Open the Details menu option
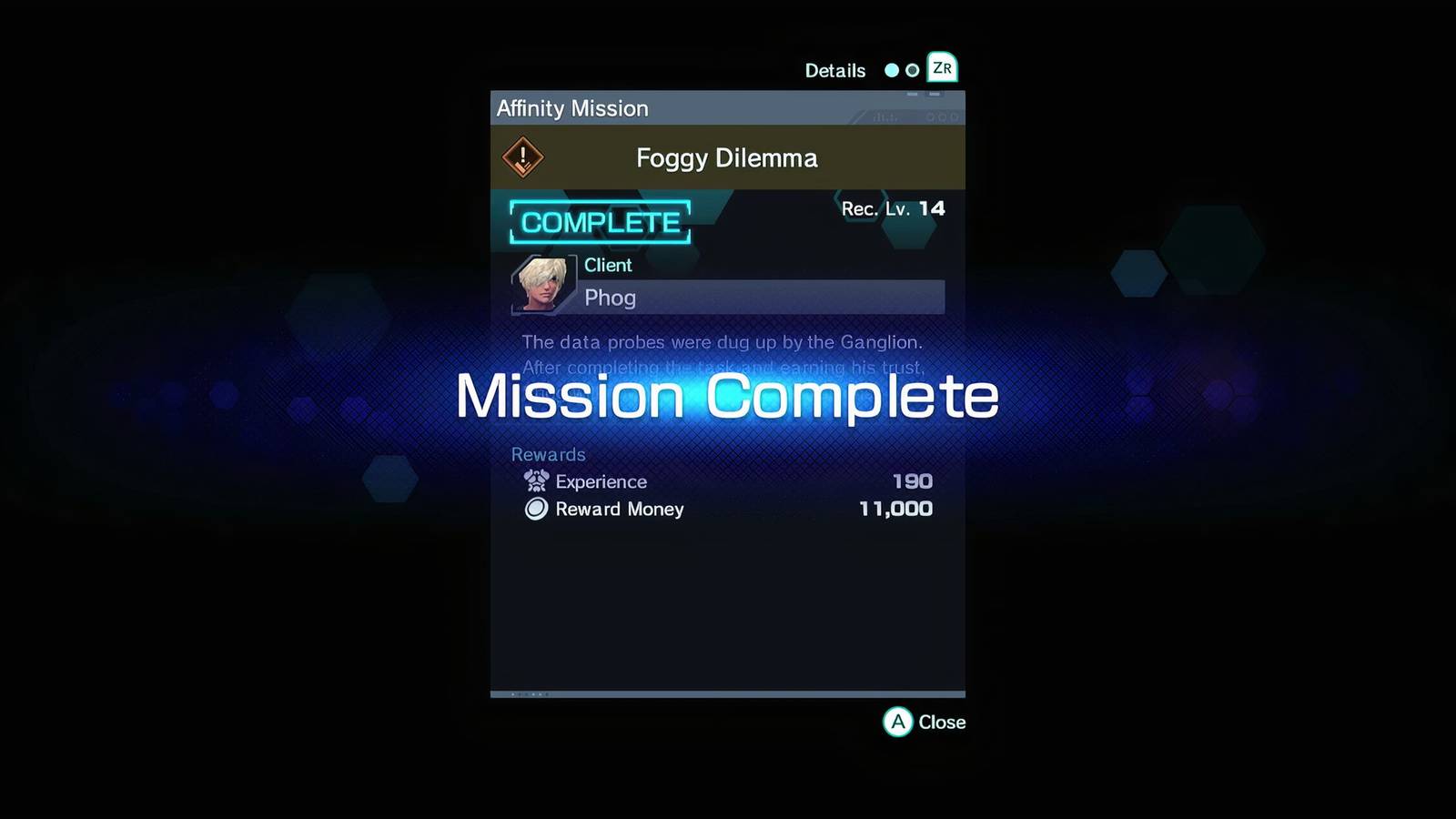1456x819 pixels. [834, 69]
